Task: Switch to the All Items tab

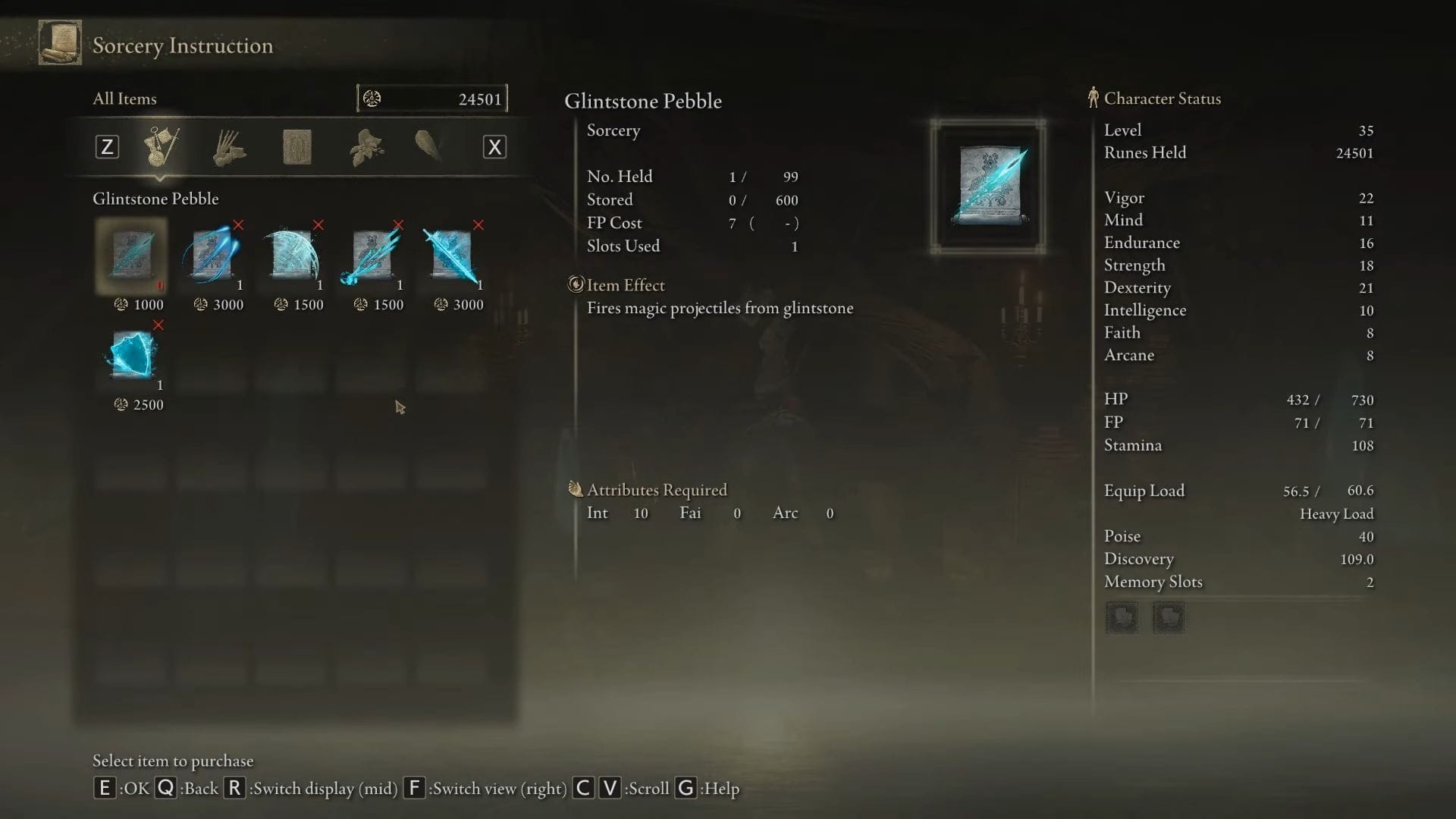Action: 124,98
